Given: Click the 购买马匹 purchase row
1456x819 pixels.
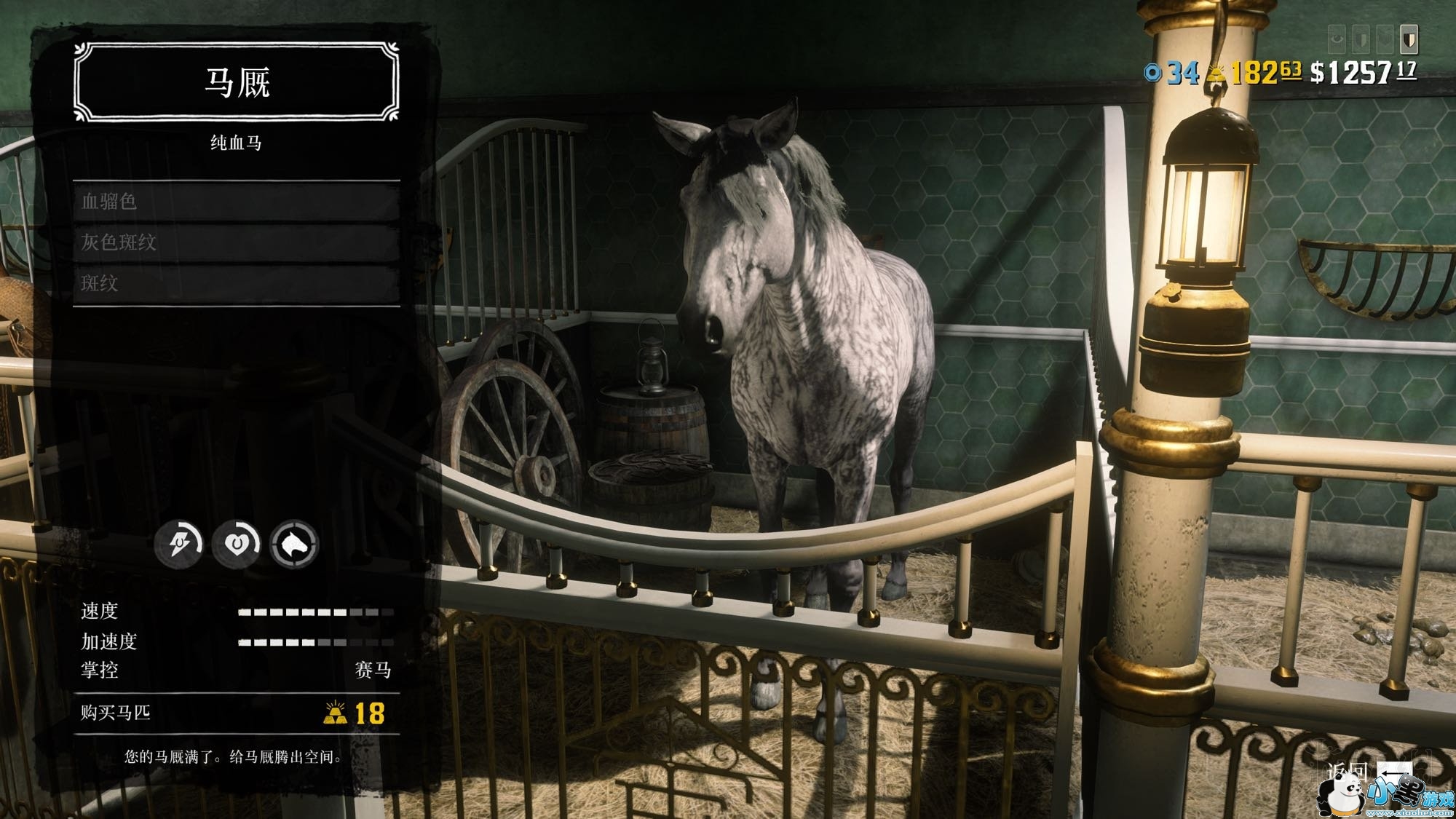Looking at the screenshot, I should click(236, 713).
